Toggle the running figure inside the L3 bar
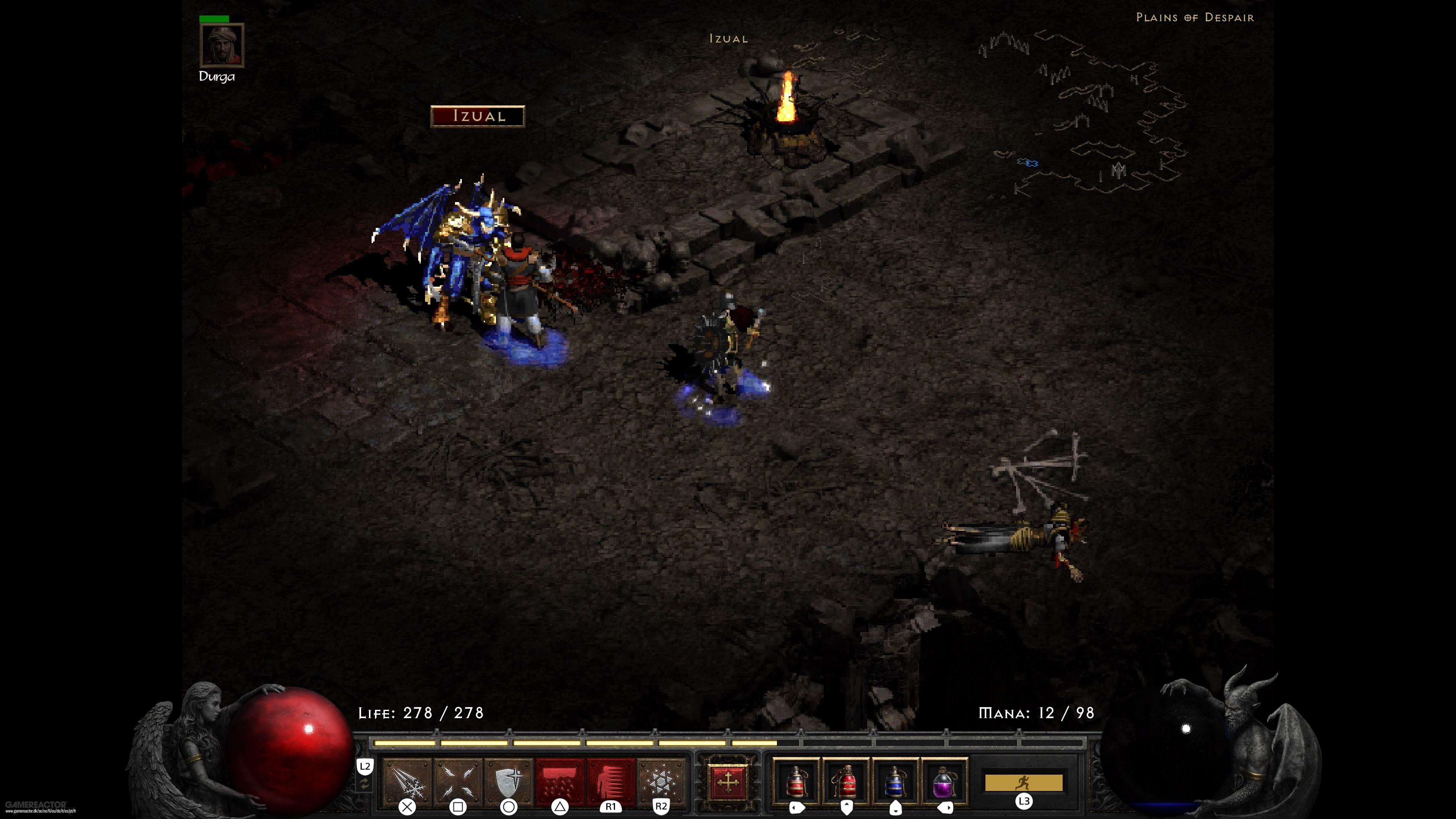The height and width of the screenshot is (819, 1456). (x=1024, y=783)
